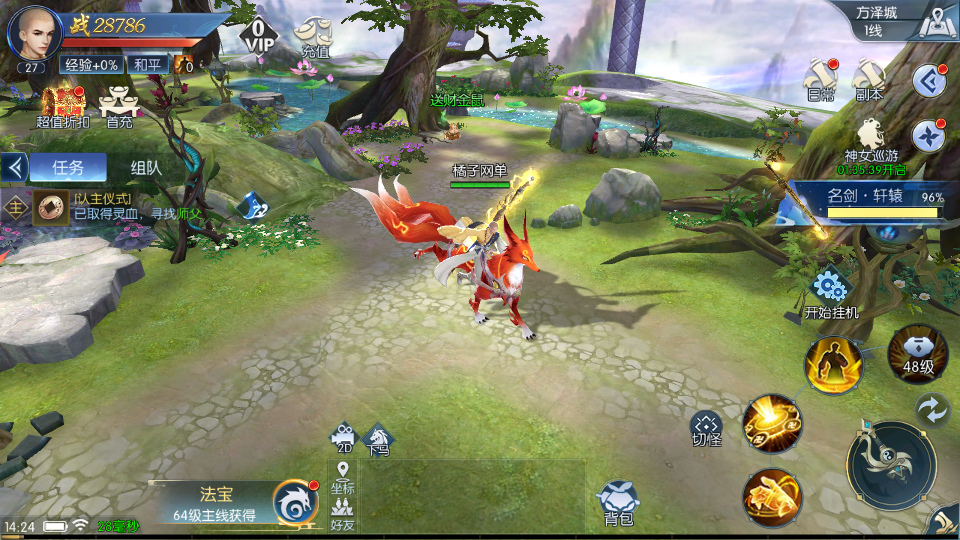The image size is (960, 540).
Task: Click the 开始挂机 auto-battle gear
Action: pos(830,288)
